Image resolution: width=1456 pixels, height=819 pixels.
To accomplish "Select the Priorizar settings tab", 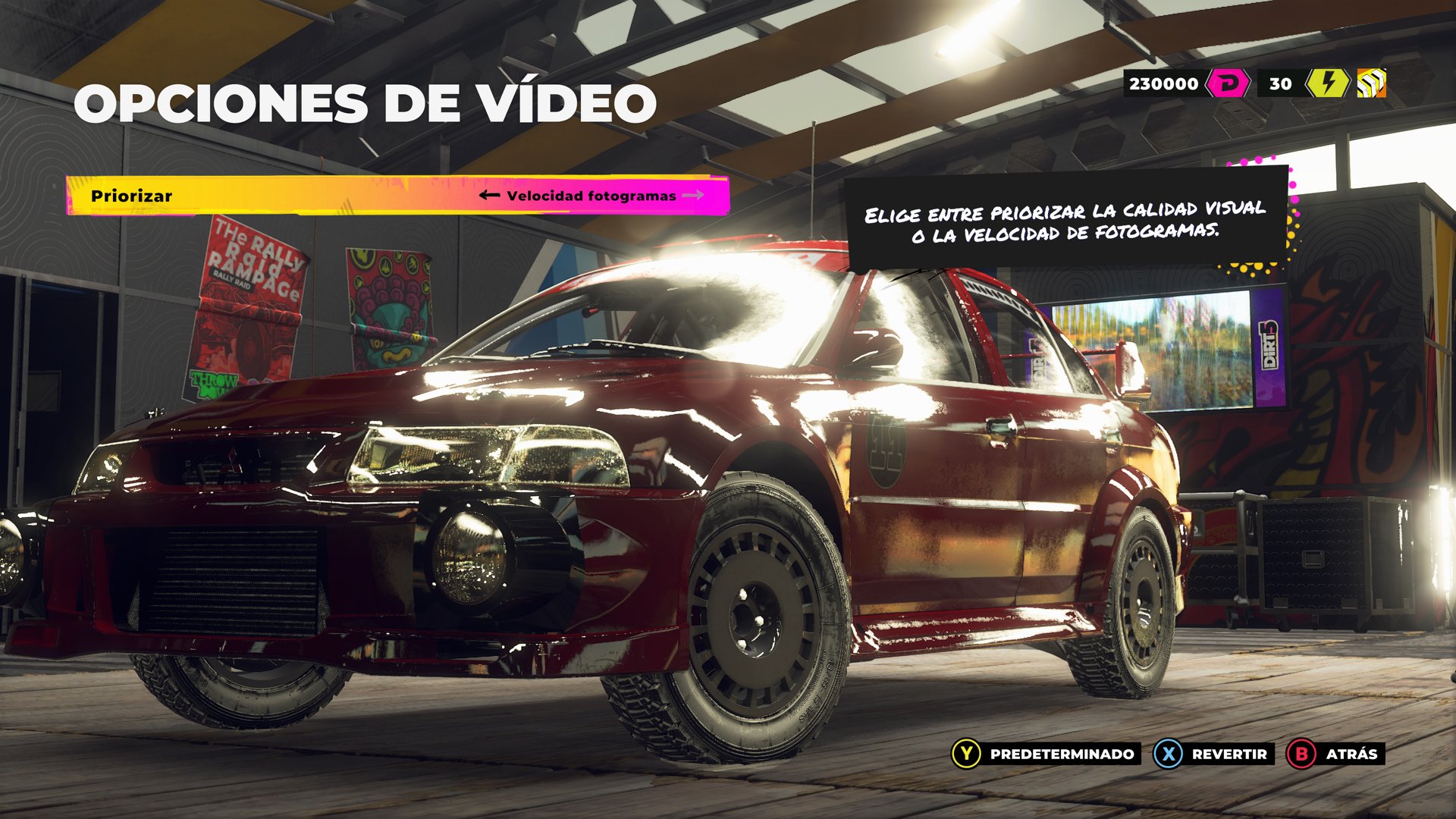I will (133, 196).
